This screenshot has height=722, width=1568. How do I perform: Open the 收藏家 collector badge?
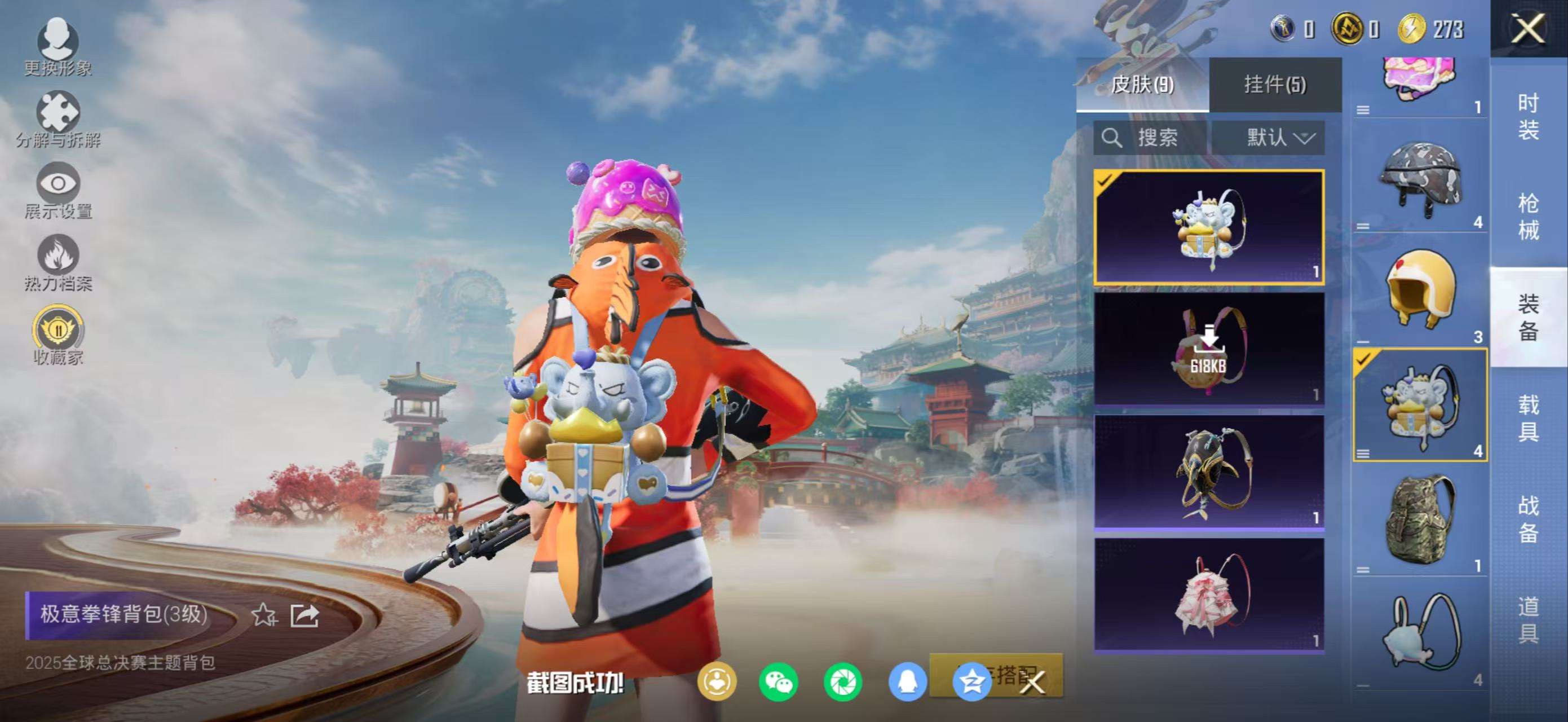(x=58, y=335)
